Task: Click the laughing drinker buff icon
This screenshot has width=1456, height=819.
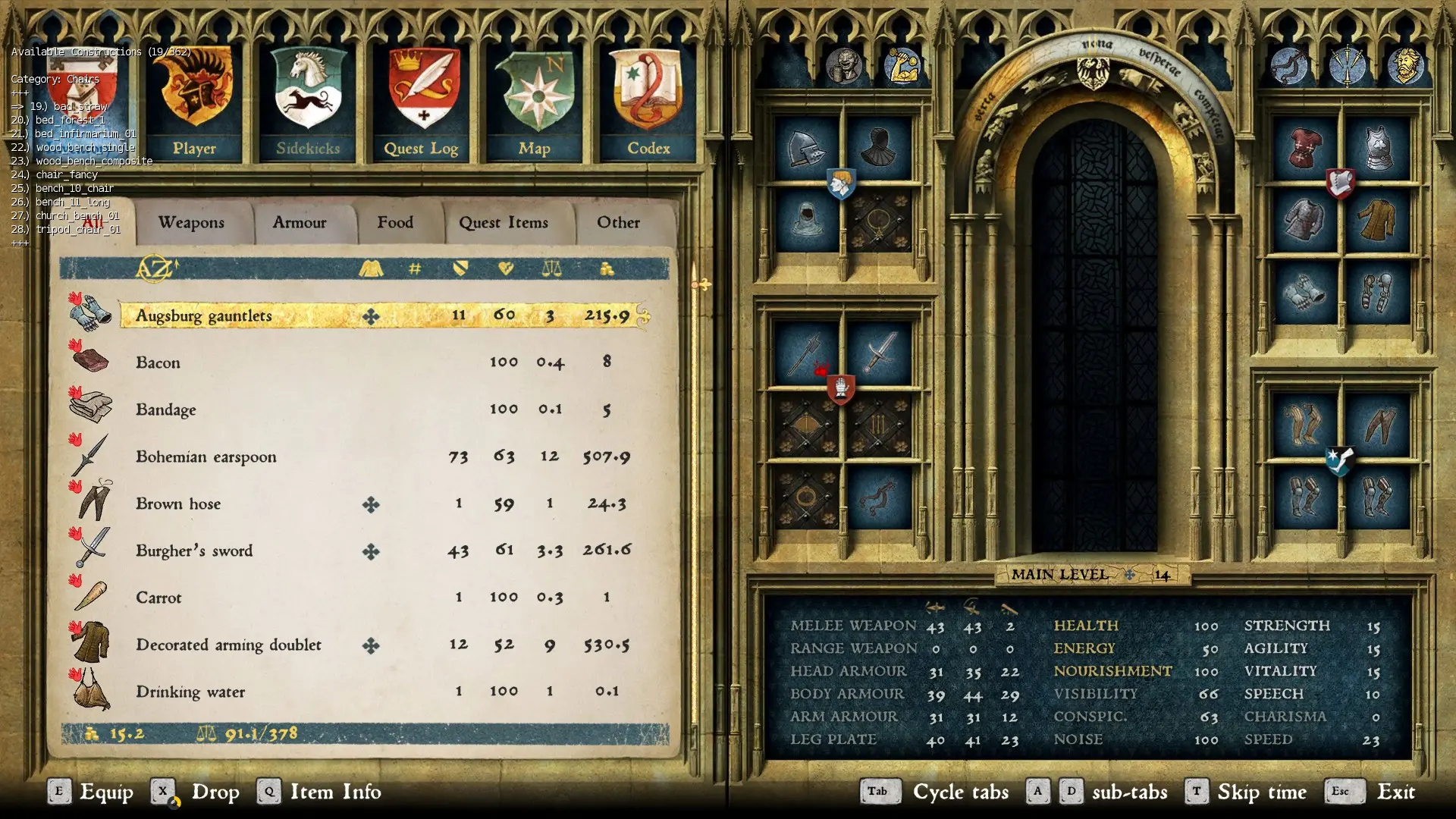Action: tap(844, 64)
